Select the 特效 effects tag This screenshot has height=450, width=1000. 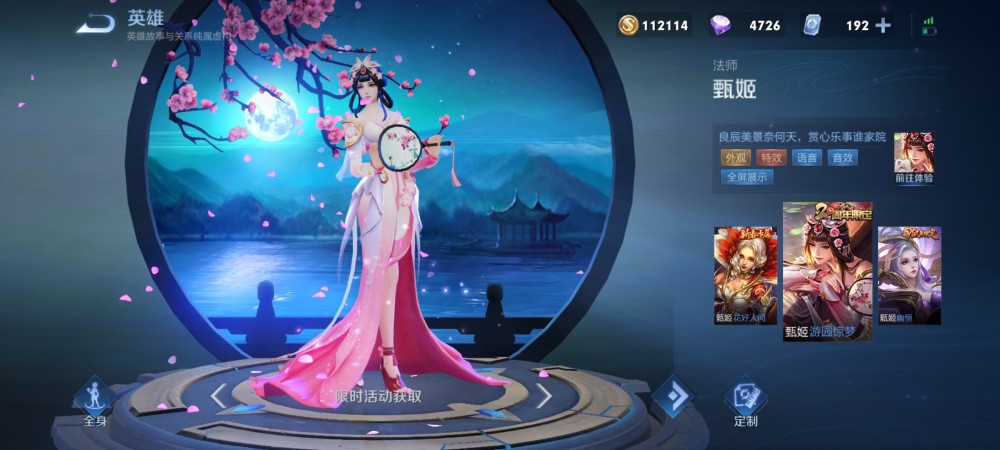770,157
